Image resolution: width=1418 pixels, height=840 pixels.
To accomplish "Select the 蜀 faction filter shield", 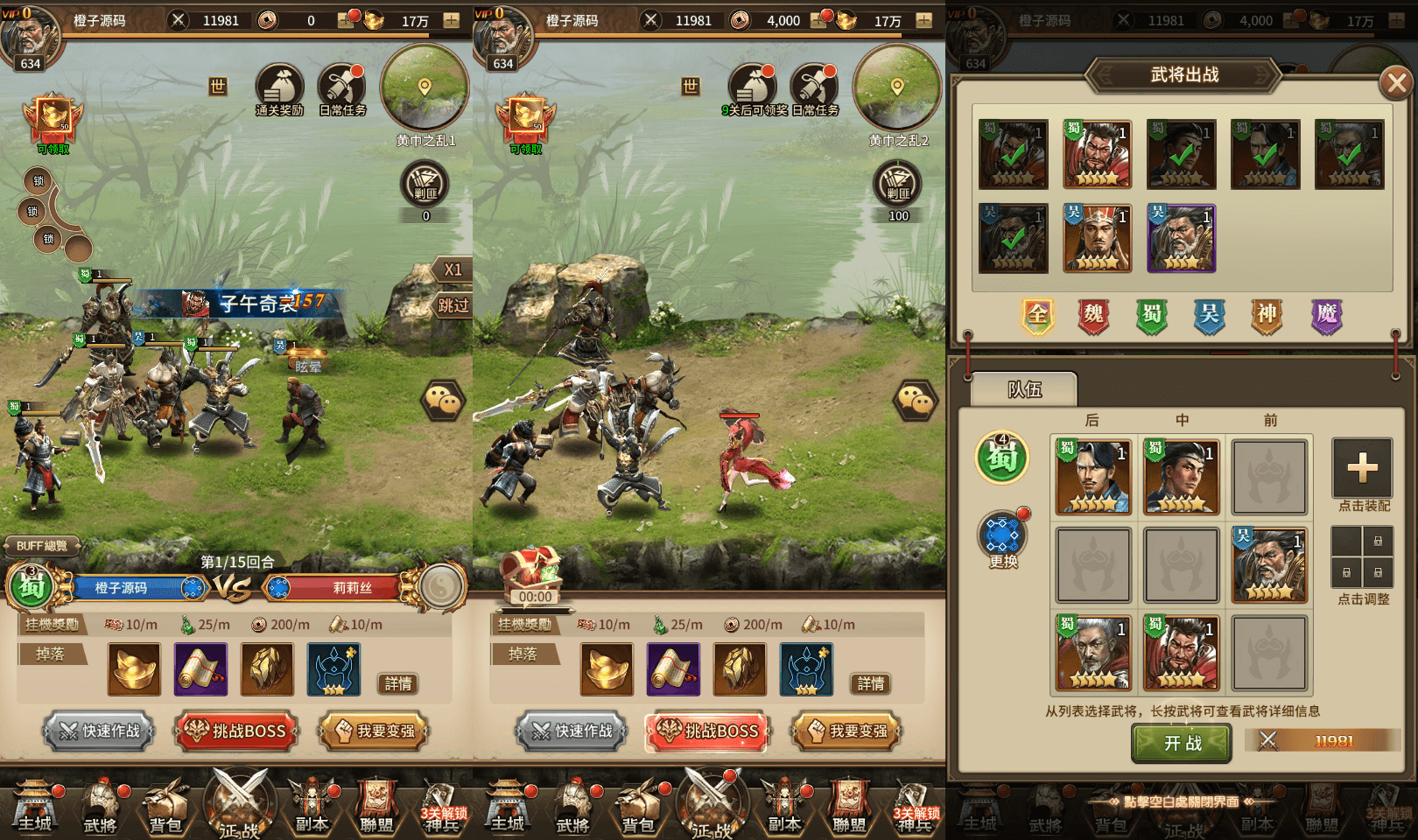I will click(x=1152, y=315).
